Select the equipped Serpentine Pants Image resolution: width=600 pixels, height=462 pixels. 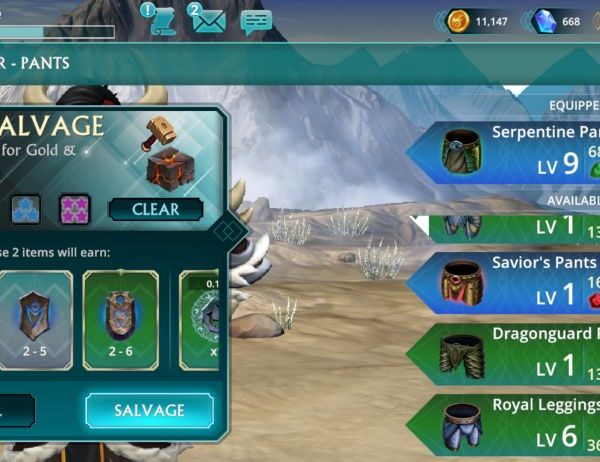click(x=510, y=152)
